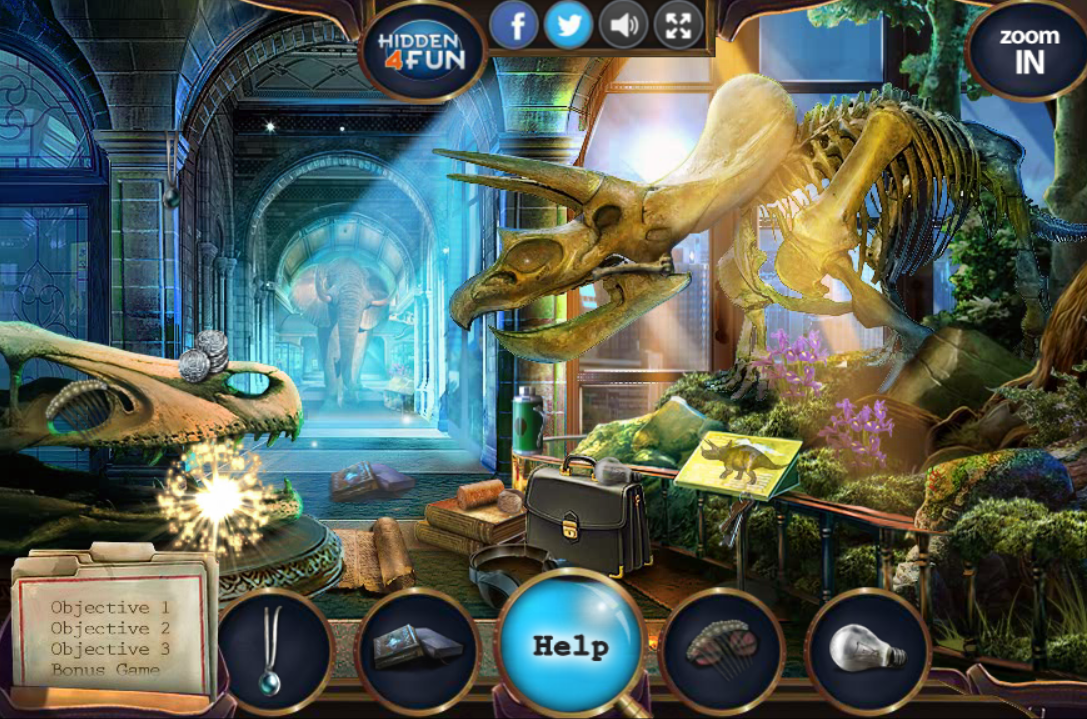
Task: Switch to fullscreen mode
Action: coord(678,26)
